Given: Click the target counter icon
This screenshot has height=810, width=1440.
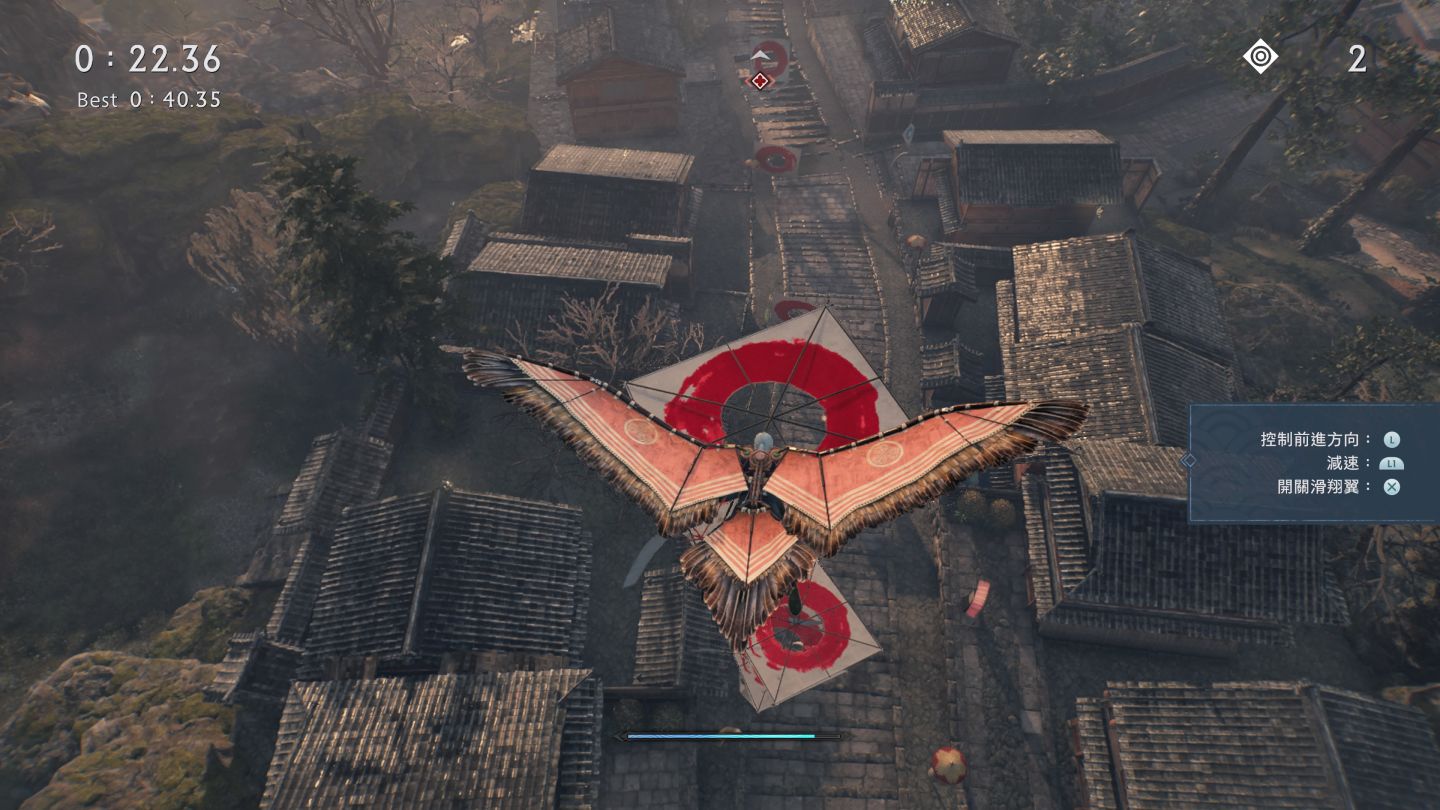Looking at the screenshot, I should coord(1260,56).
